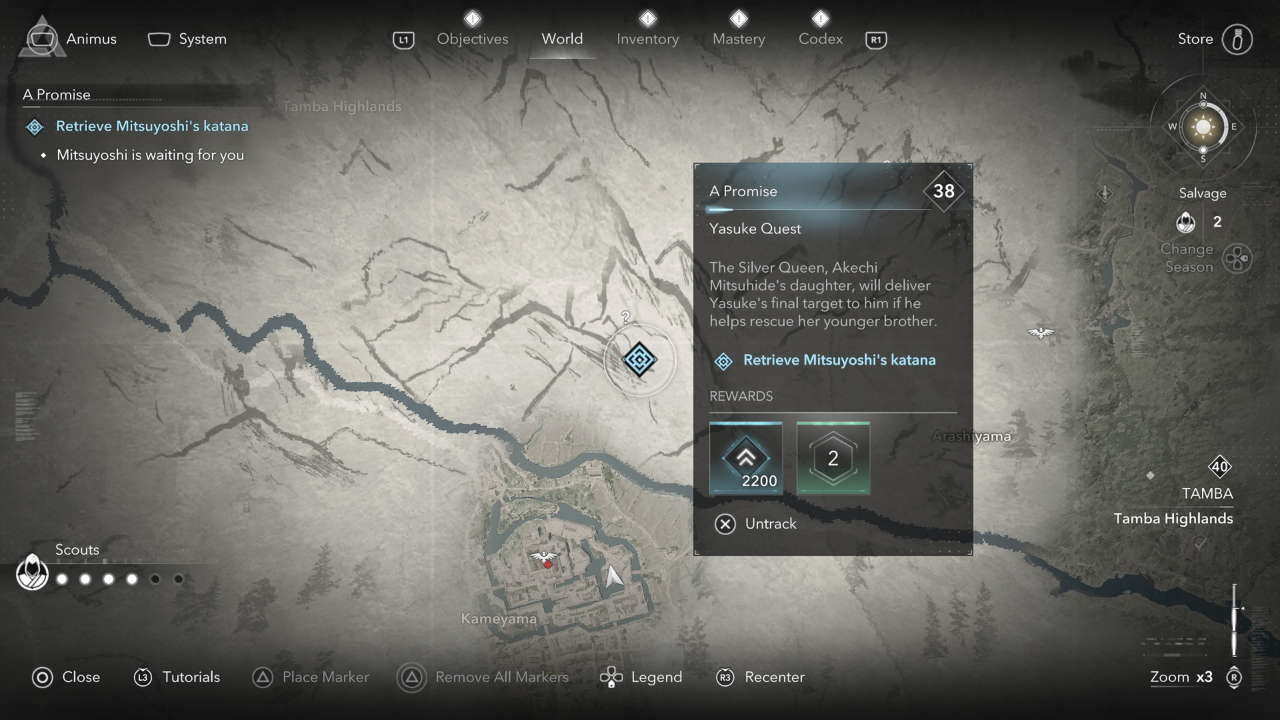Click the quest objective marker on the map
This screenshot has width=1280, height=720.
coord(640,359)
